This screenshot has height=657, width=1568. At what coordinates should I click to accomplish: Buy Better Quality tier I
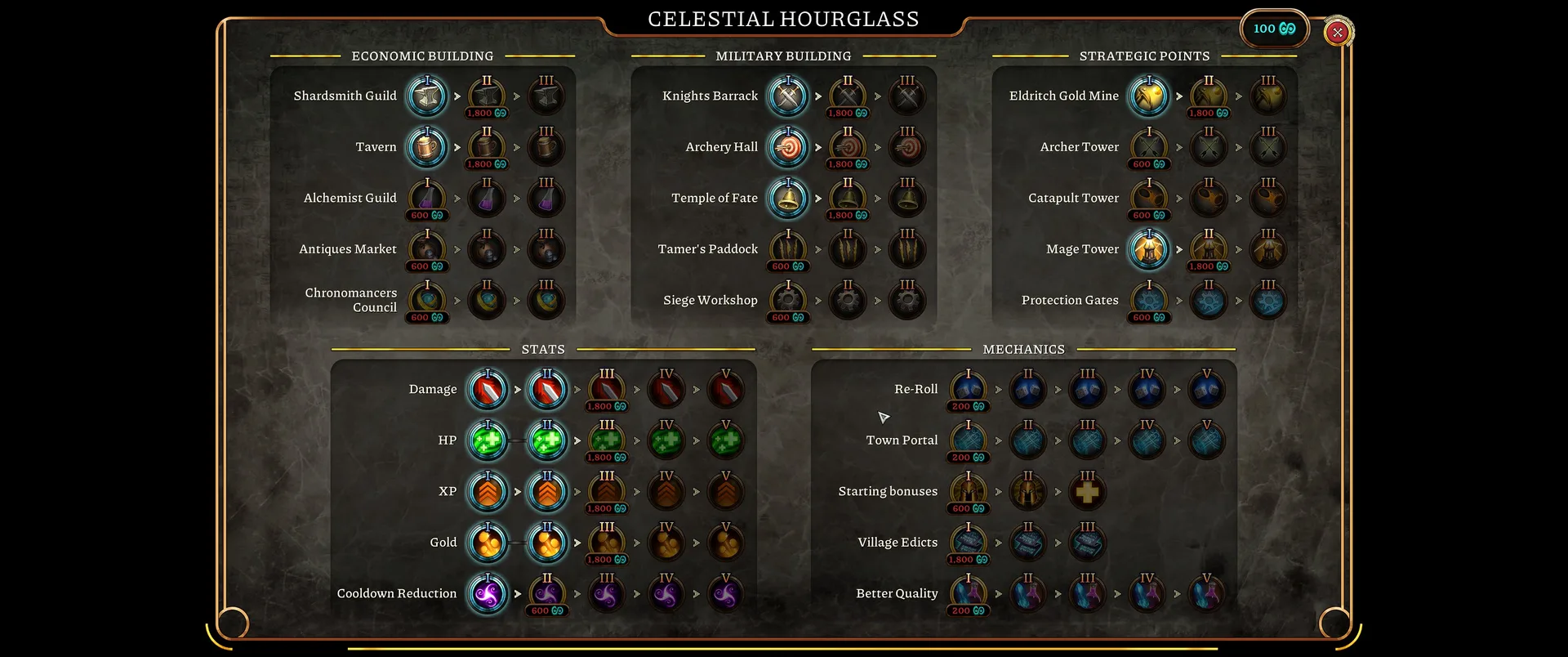(969, 594)
